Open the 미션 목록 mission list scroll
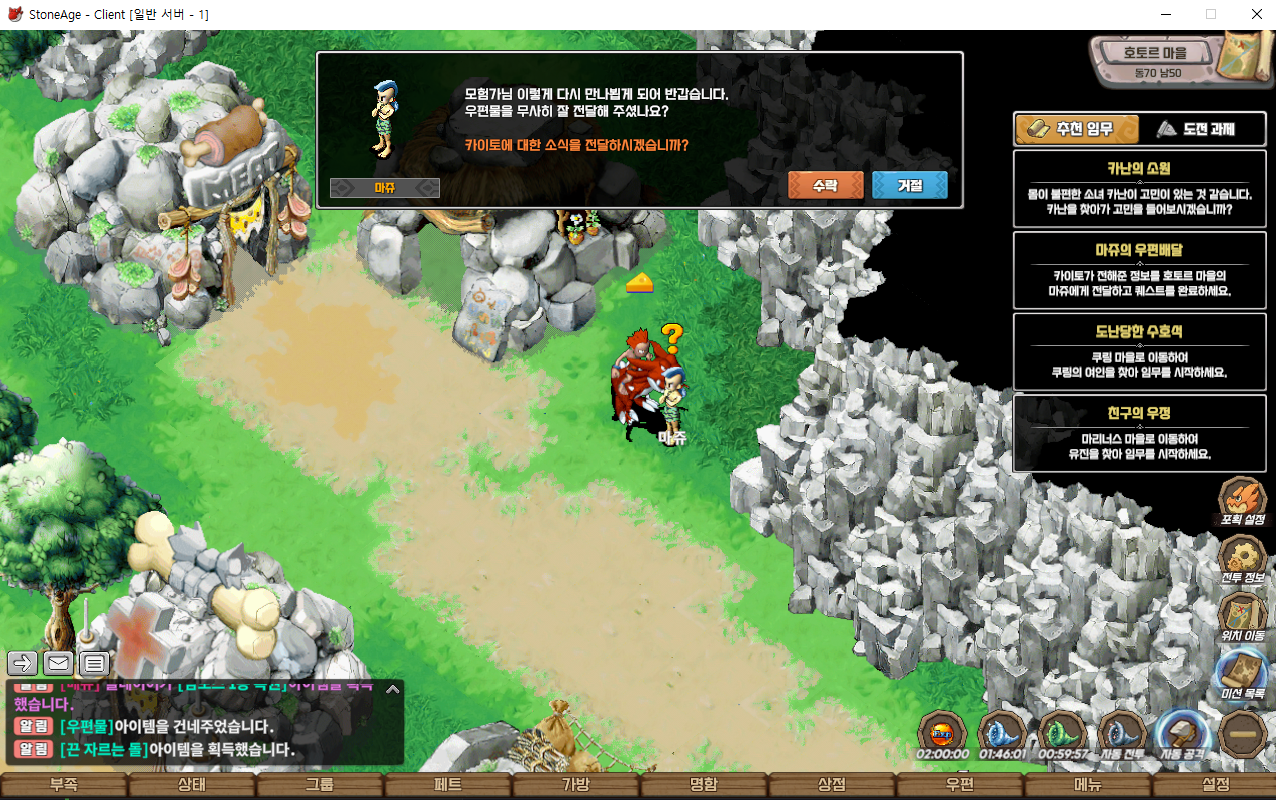The width and height of the screenshot is (1276, 800). (x=1242, y=675)
